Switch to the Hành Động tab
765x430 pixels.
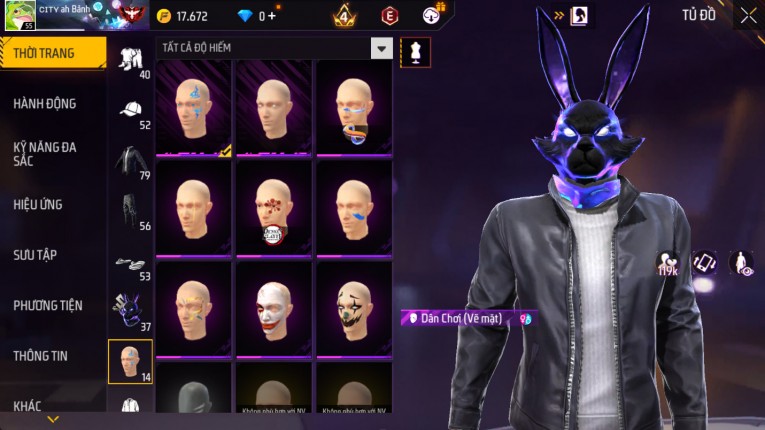[x=45, y=104]
